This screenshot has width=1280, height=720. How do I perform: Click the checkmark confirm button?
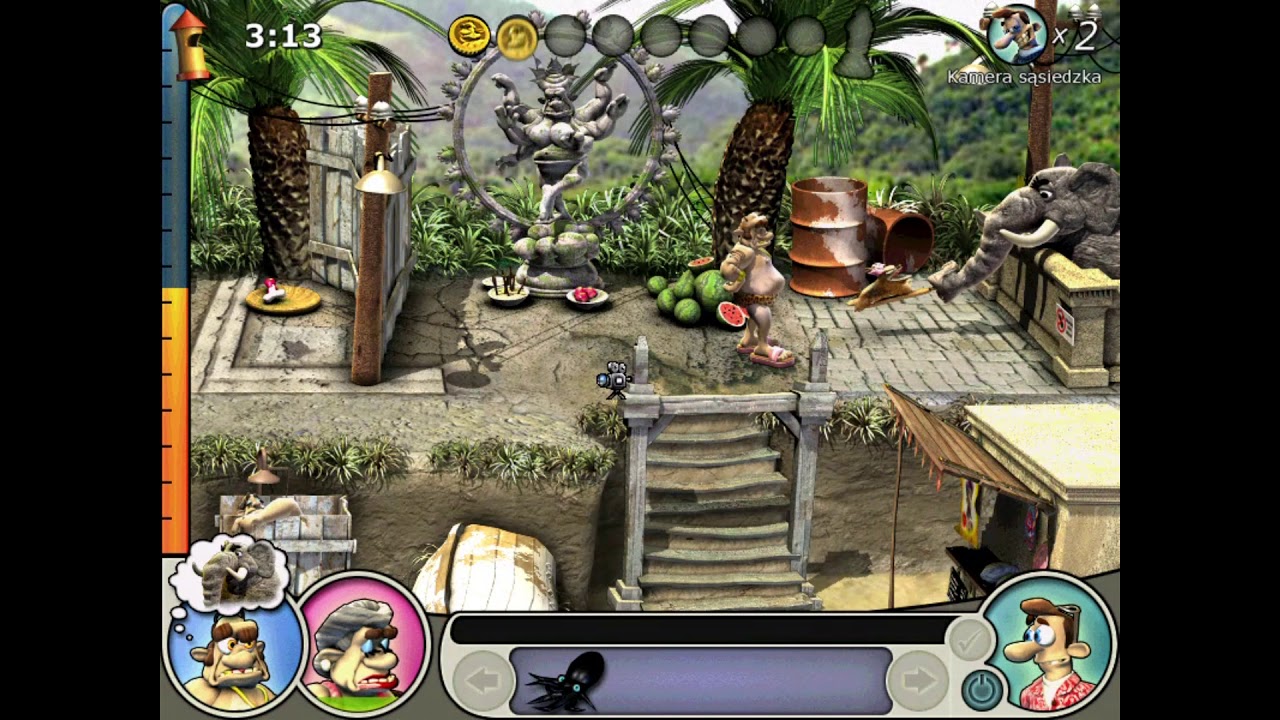pos(968,640)
